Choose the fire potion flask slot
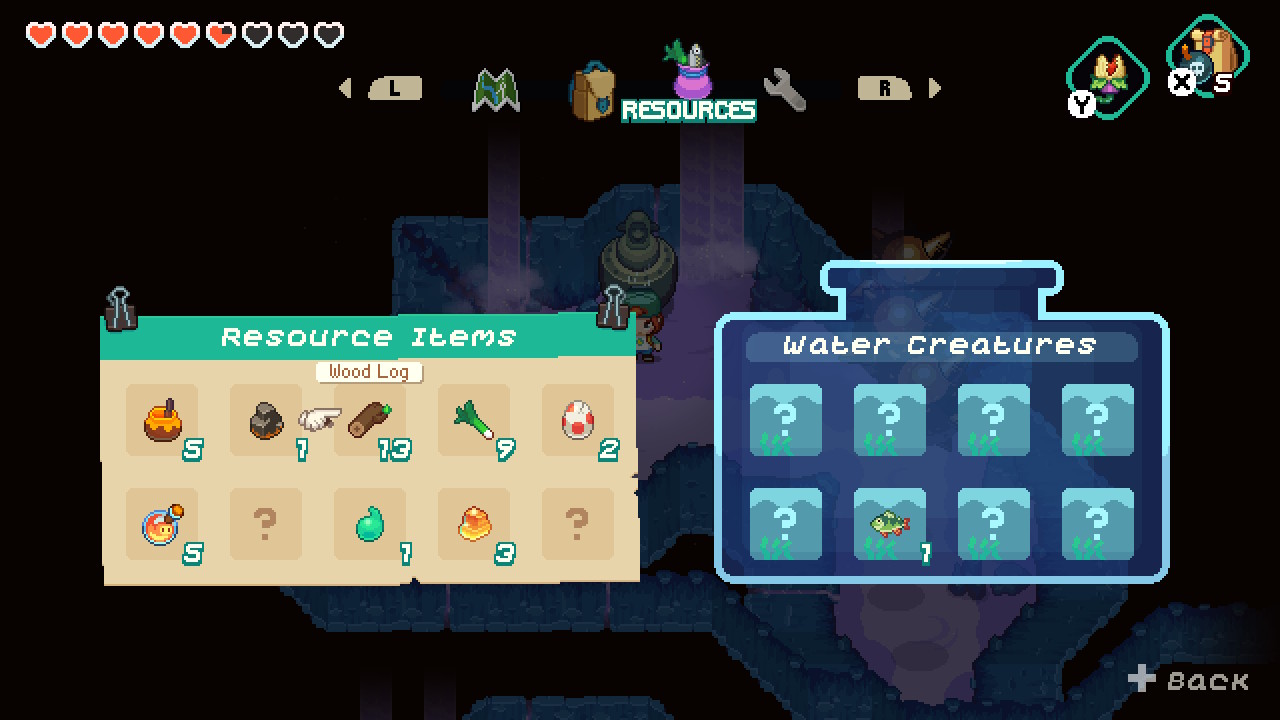The height and width of the screenshot is (720, 1280). pos(162,524)
